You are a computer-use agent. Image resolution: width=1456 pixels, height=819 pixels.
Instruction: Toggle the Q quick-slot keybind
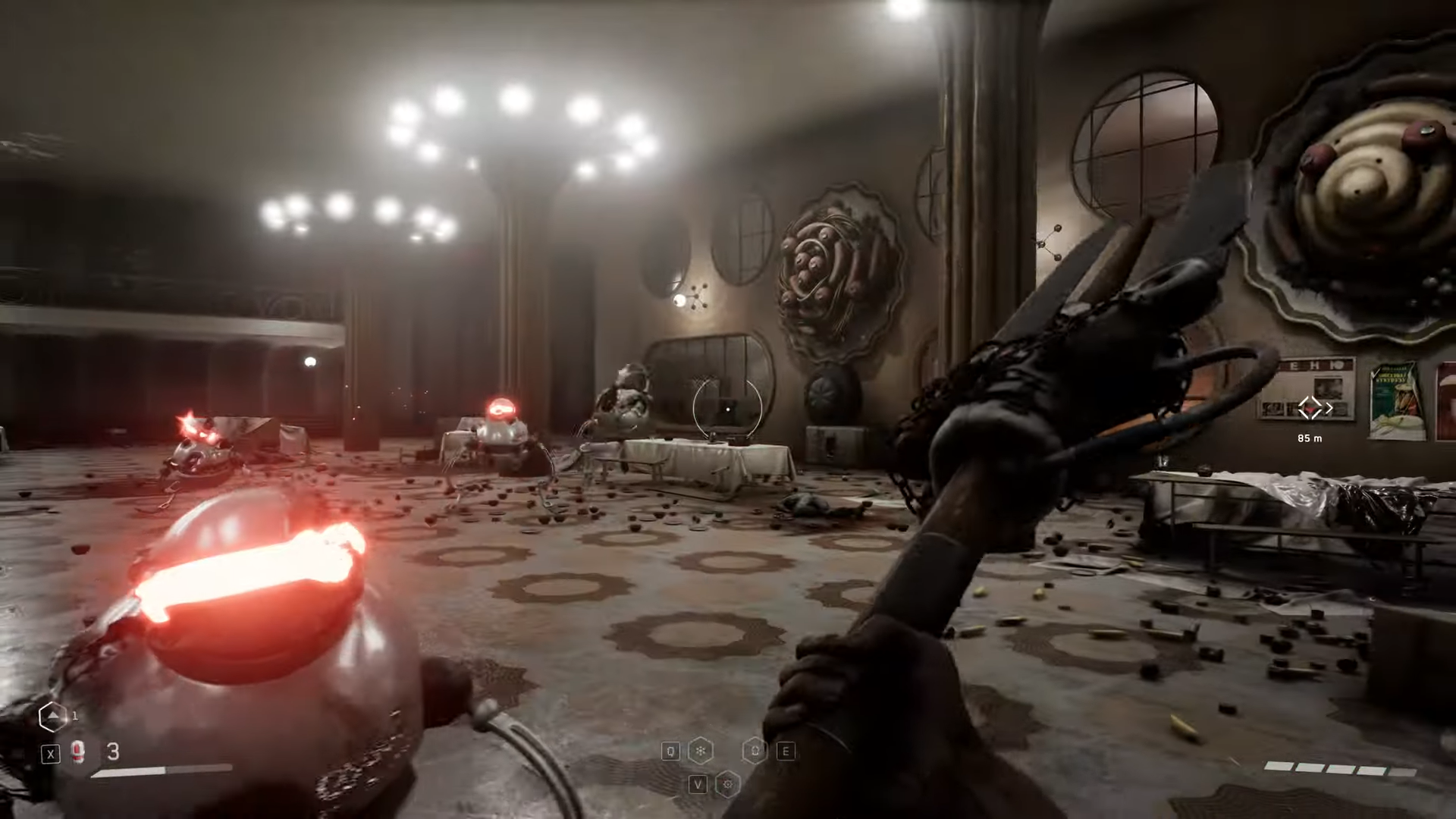pos(670,751)
